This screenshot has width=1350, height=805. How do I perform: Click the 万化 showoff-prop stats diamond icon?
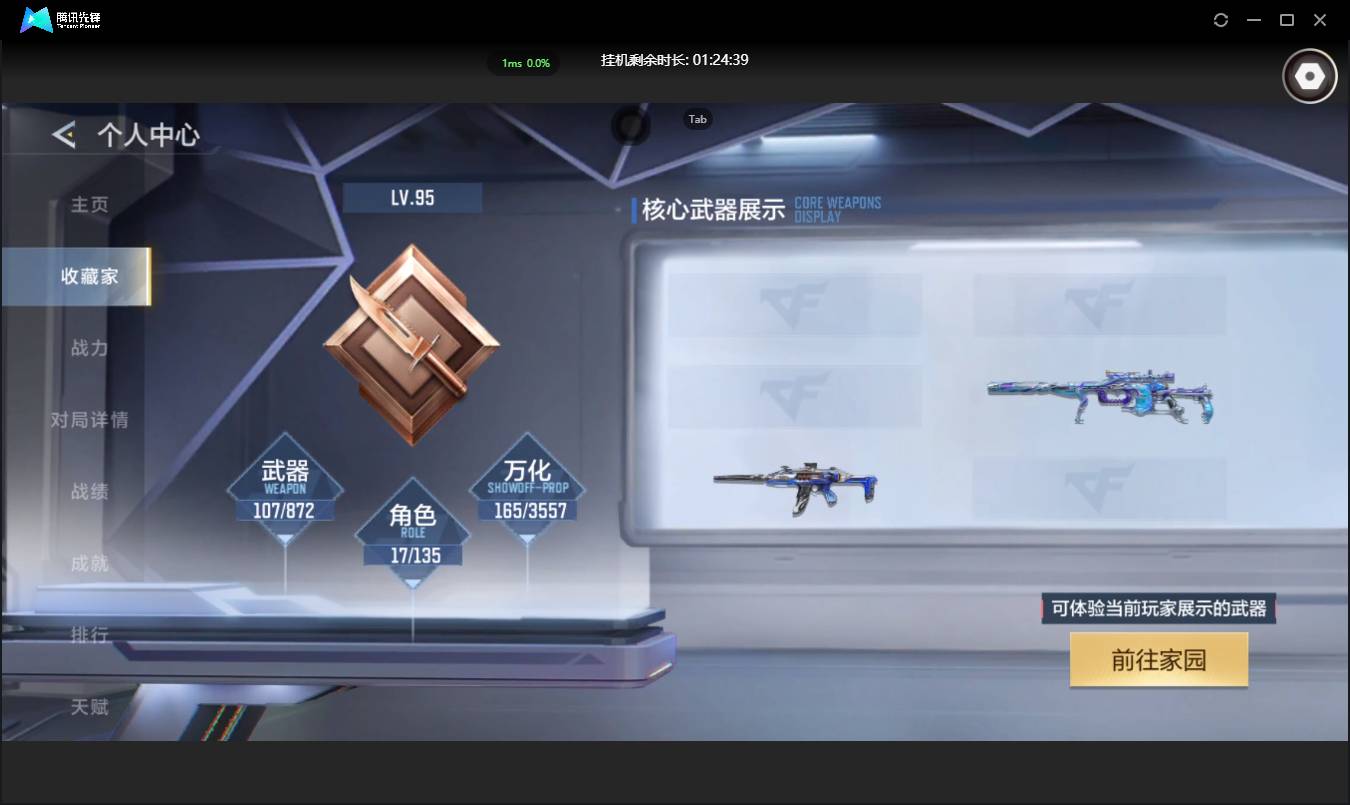click(528, 487)
